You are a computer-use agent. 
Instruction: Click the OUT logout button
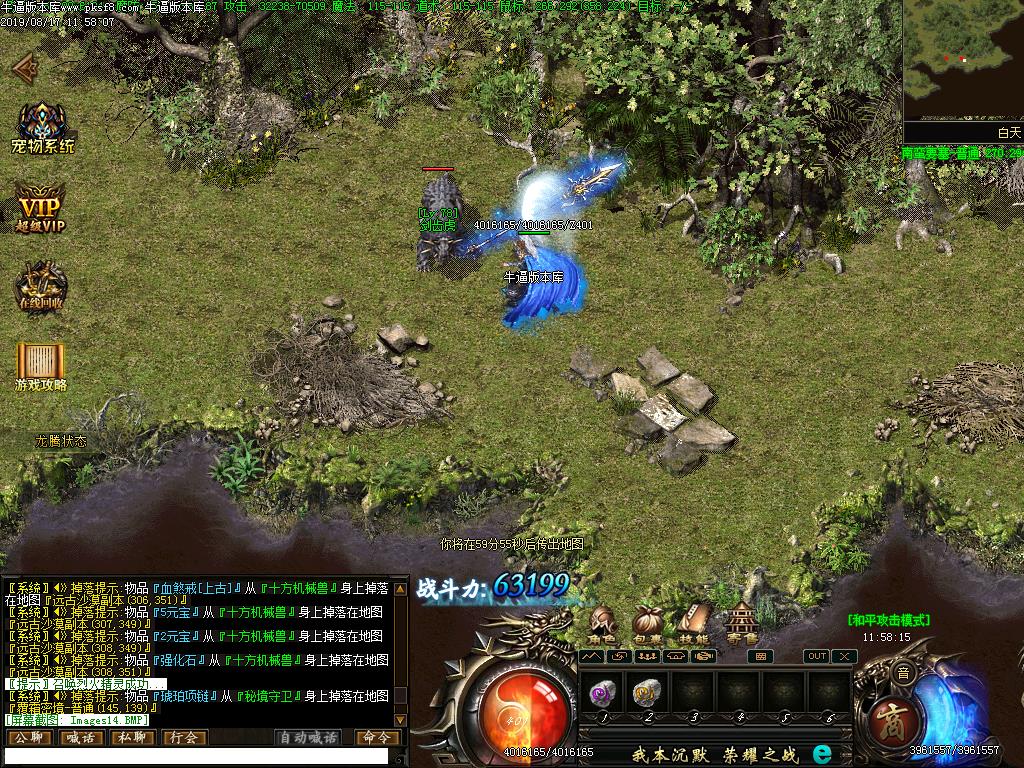click(817, 656)
